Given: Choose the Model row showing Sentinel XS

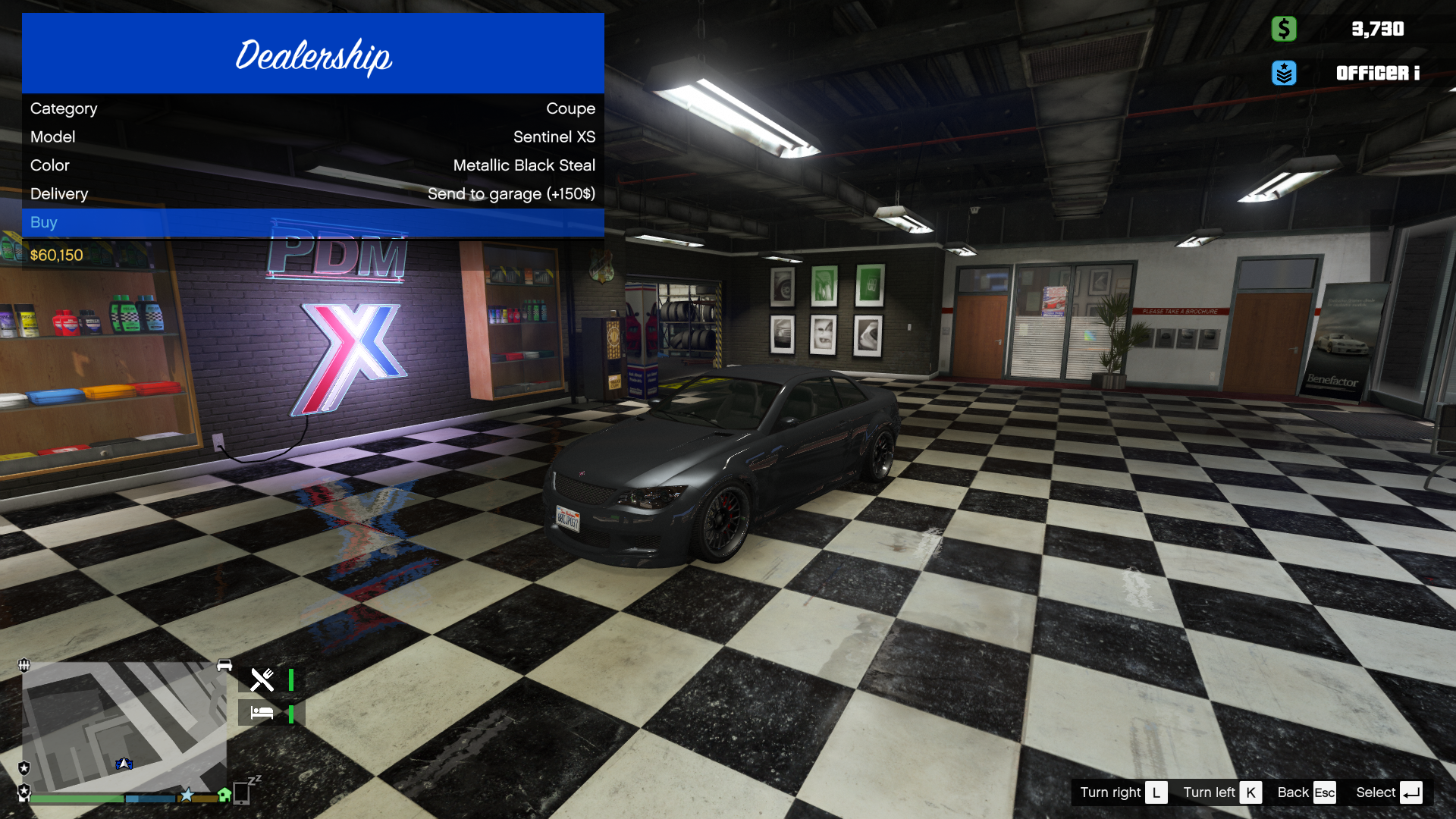Looking at the screenshot, I should point(312,137).
